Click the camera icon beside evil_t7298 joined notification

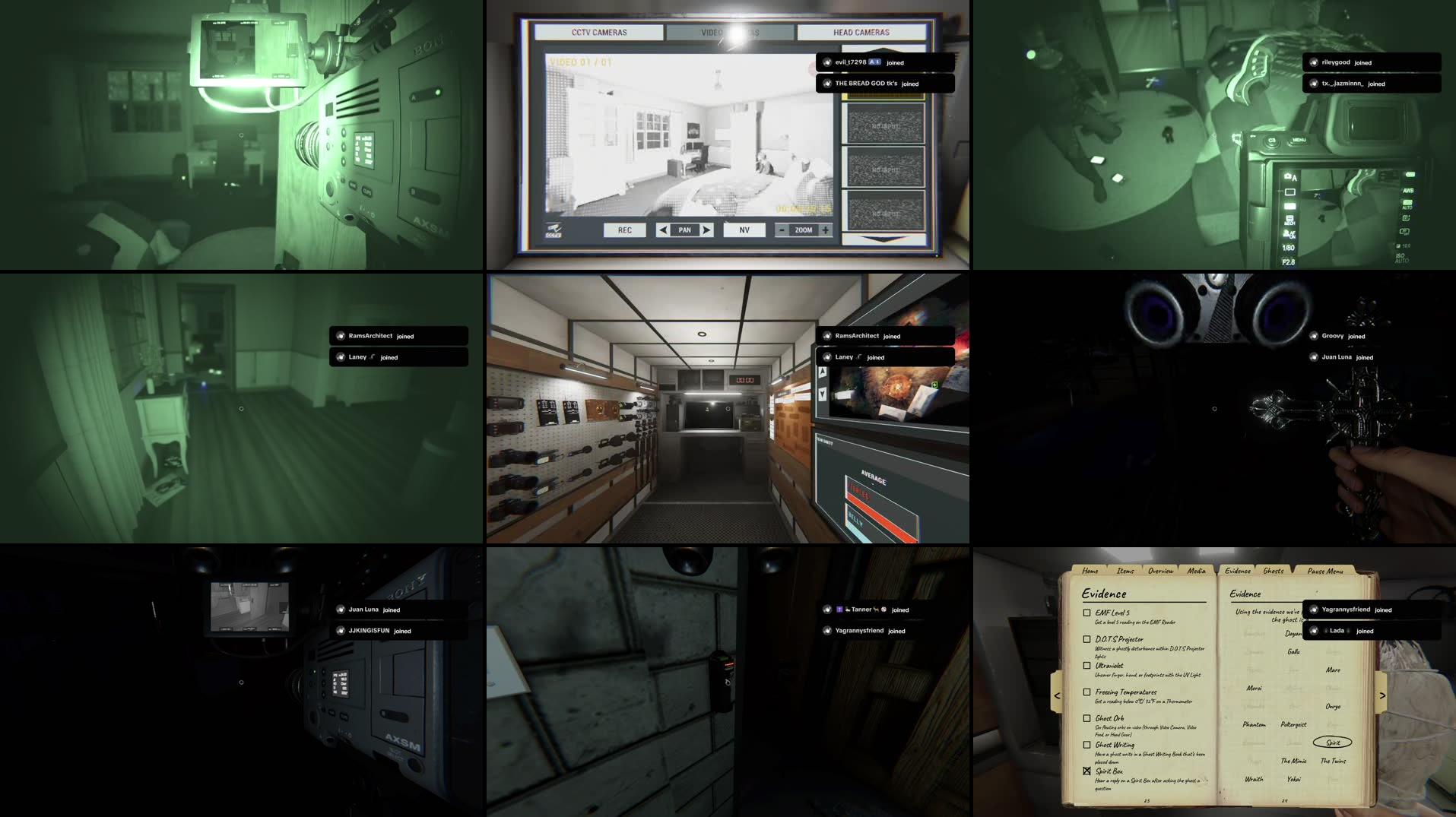click(x=826, y=62)
